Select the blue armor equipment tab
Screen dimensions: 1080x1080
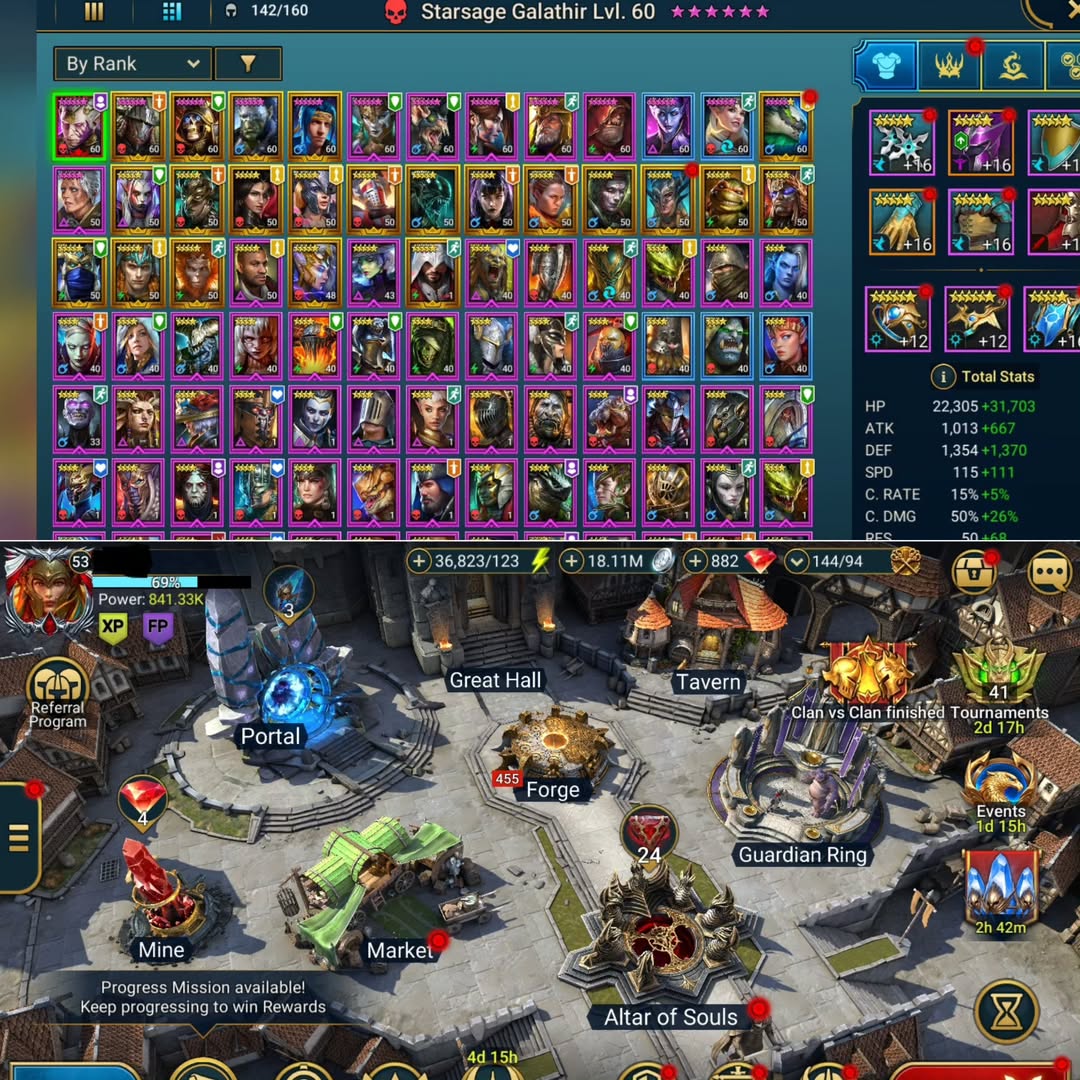(x=885, y=67)
